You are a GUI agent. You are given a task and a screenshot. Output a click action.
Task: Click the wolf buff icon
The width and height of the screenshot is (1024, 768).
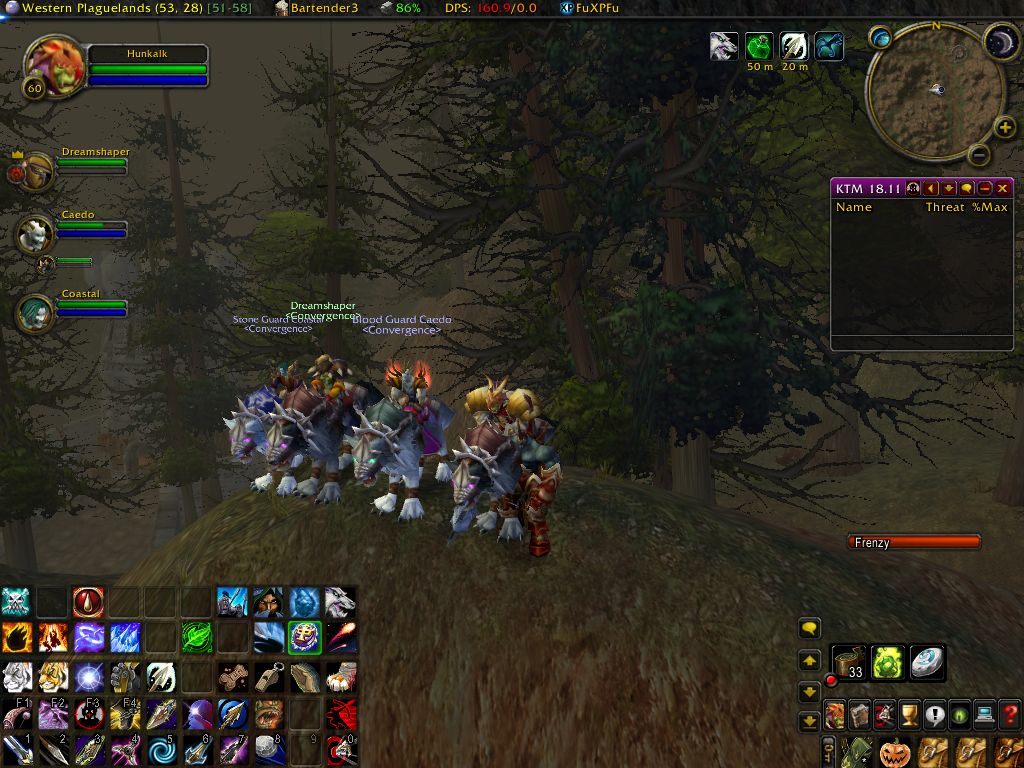point(720,46)
